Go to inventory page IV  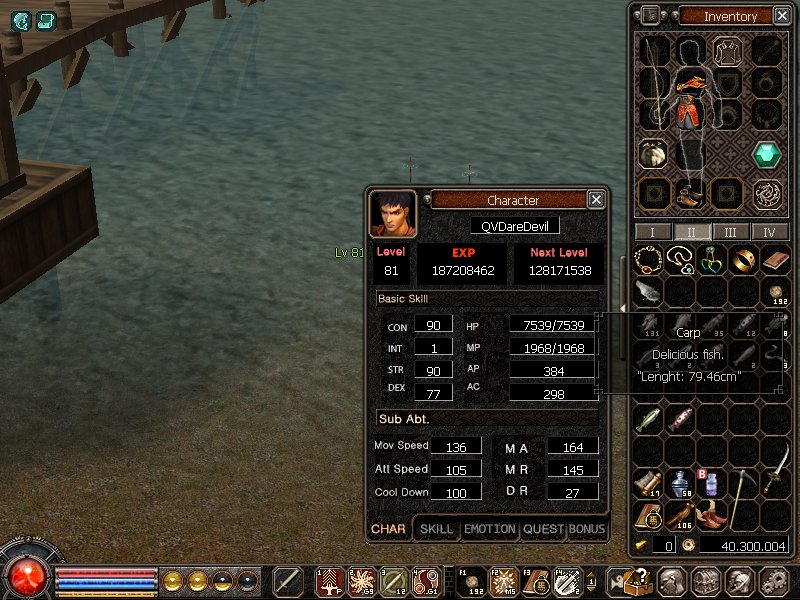(x=769, y=232)
